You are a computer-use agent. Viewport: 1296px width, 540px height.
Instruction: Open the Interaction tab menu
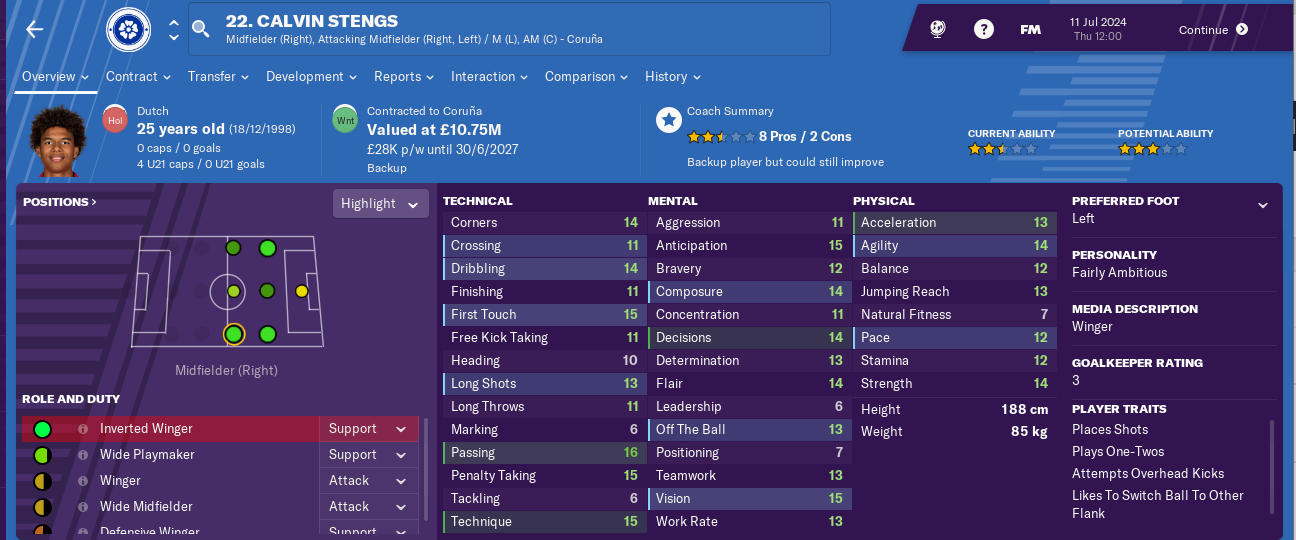(489, 77)
